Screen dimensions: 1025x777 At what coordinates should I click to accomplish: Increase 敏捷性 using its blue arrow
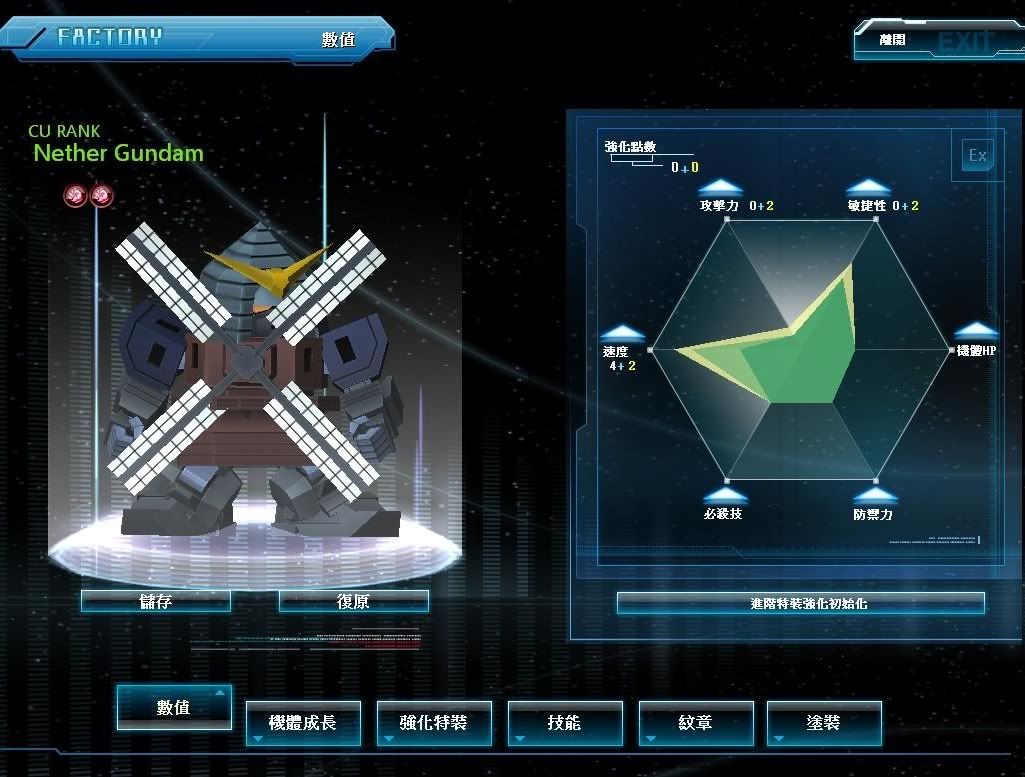867,187
